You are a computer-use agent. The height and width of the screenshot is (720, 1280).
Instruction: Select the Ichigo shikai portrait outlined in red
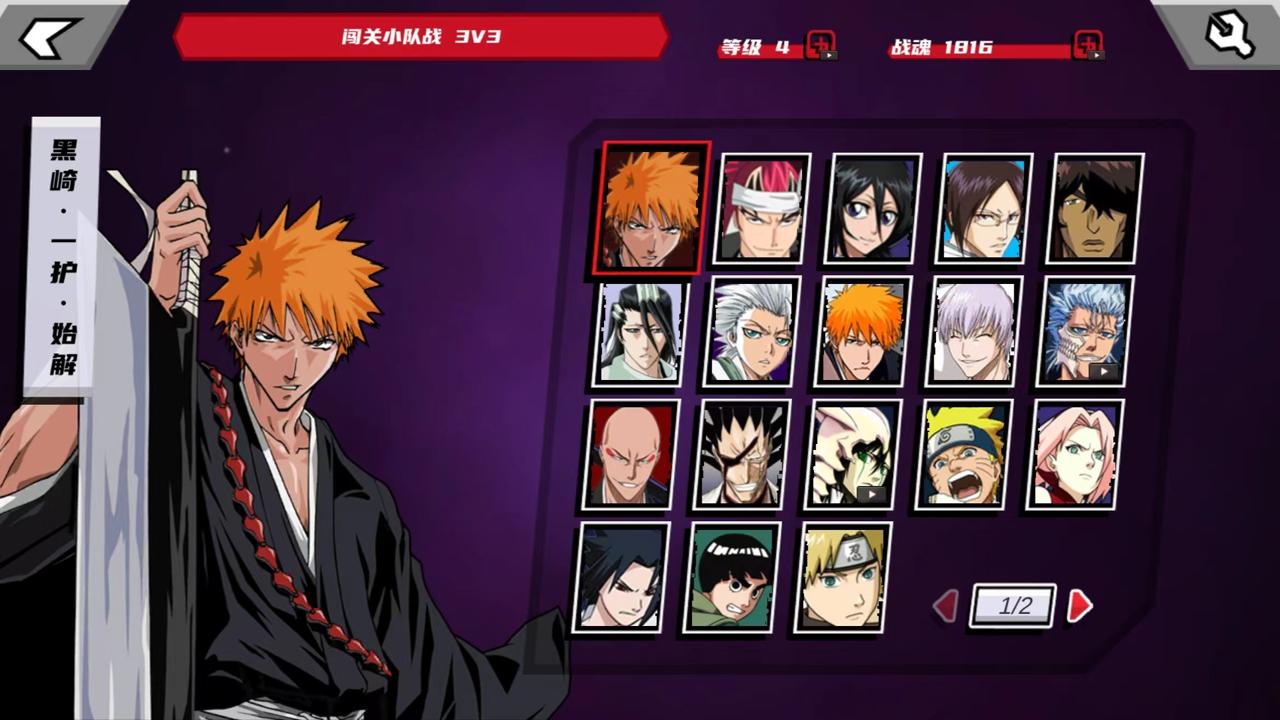[x=653, y=208]
